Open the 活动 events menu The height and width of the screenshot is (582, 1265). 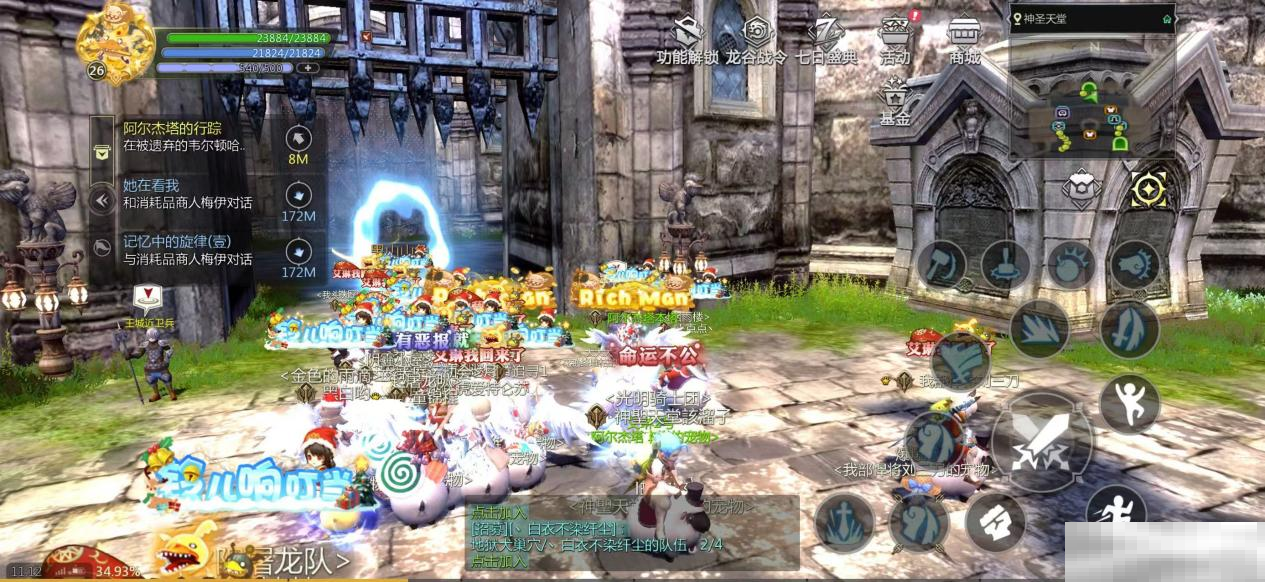(895, 41)
